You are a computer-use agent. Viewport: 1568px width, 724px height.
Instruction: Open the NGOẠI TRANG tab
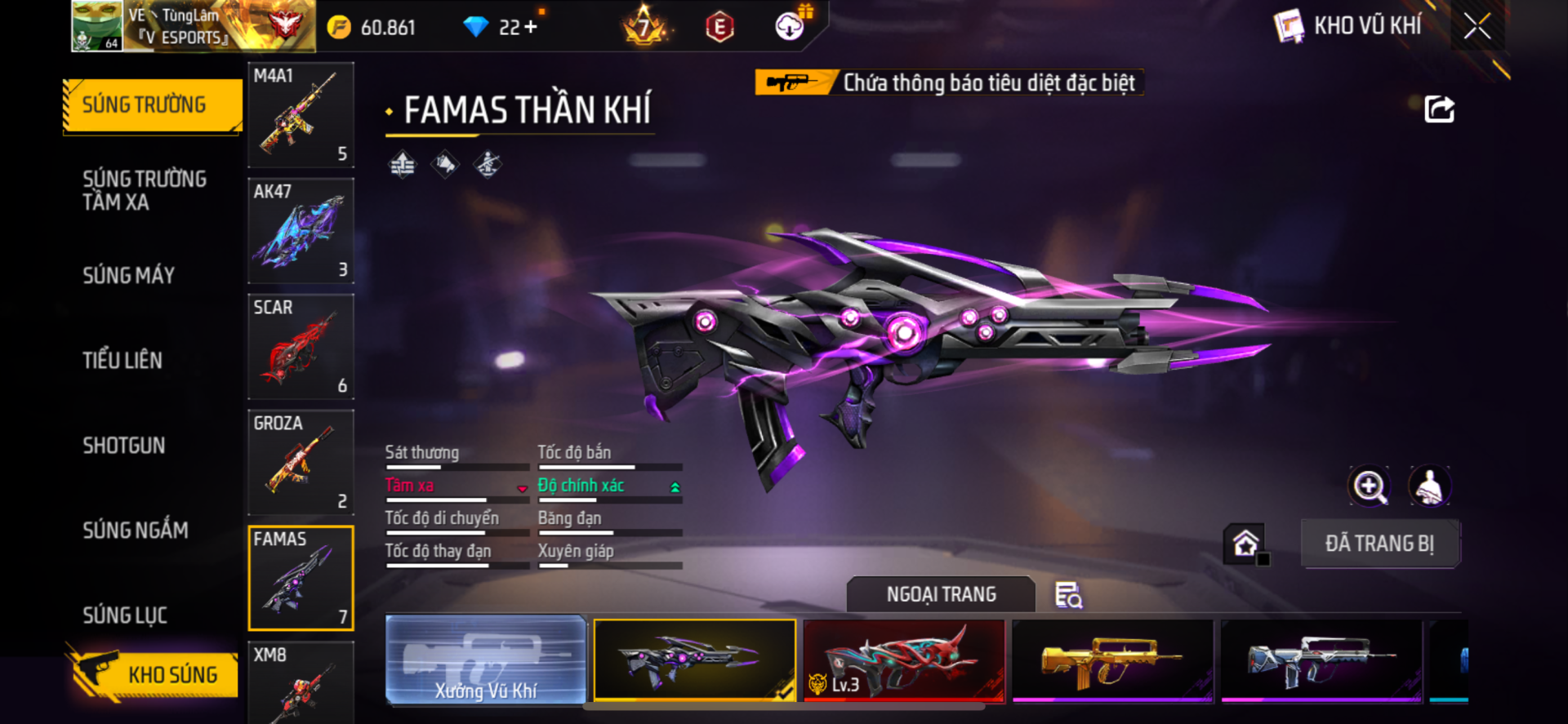(x=941, y=594)
